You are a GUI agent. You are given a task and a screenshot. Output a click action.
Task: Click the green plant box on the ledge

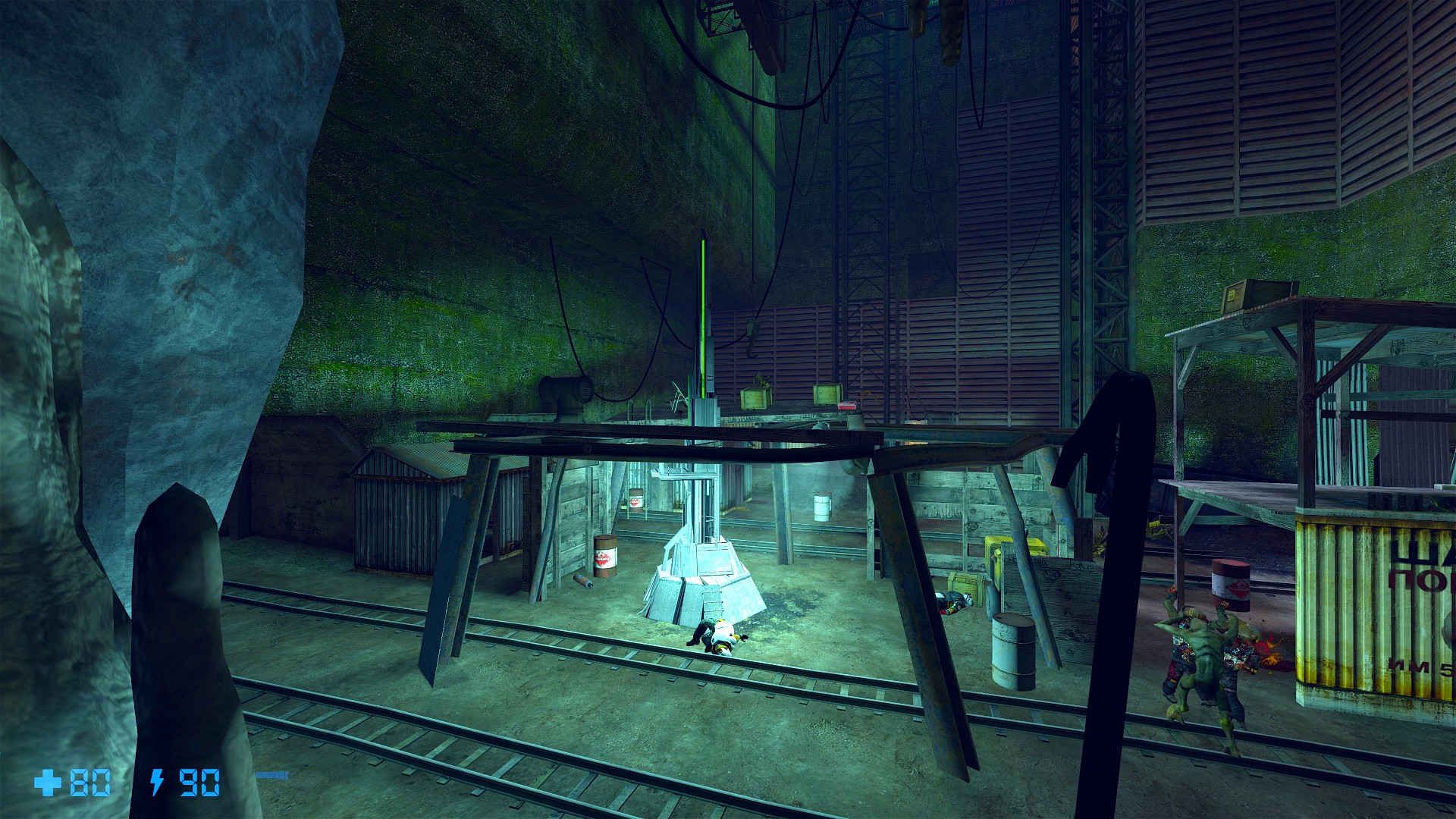click(755, 398)
